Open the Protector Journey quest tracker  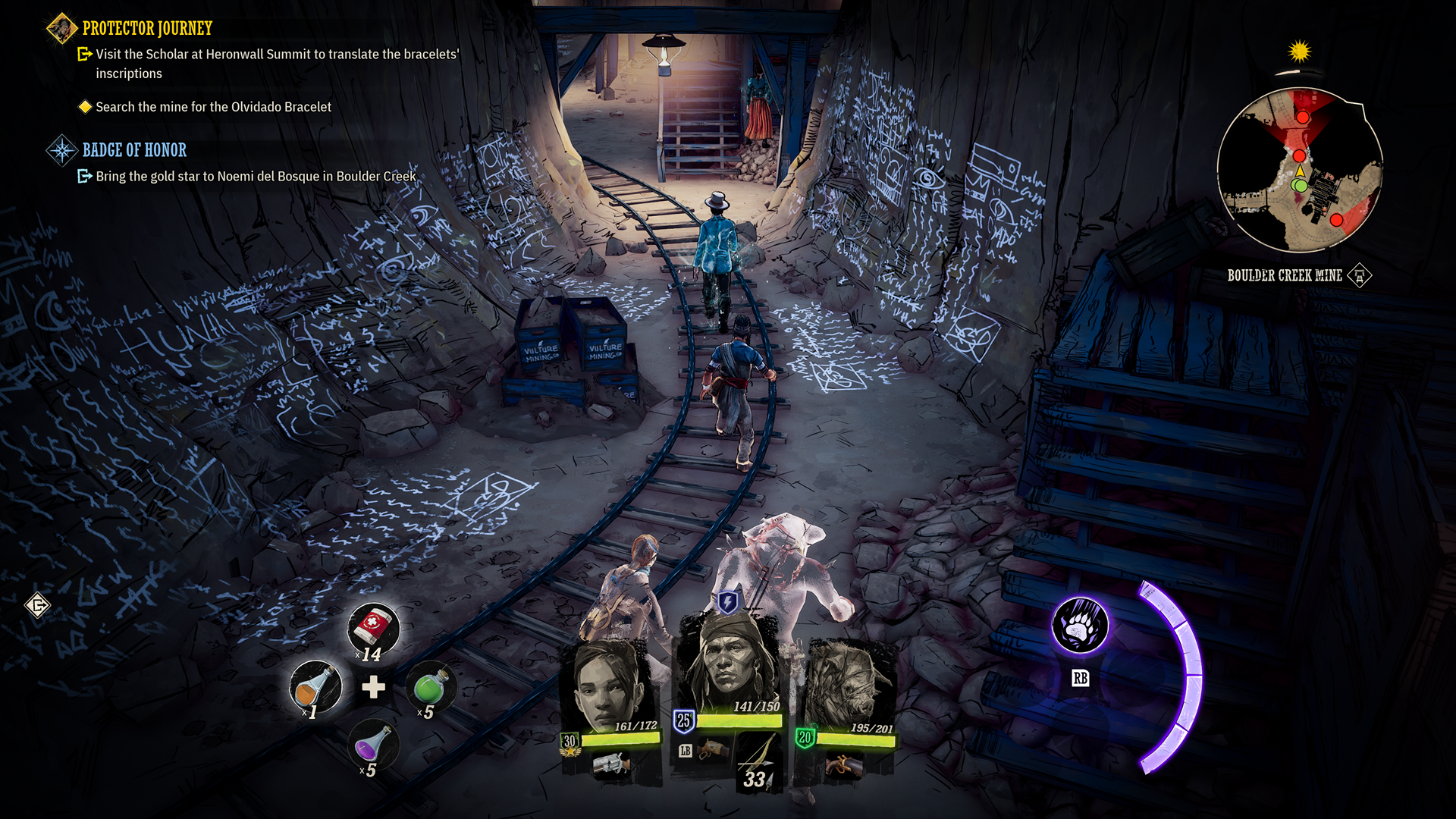[x=147, y=29]
